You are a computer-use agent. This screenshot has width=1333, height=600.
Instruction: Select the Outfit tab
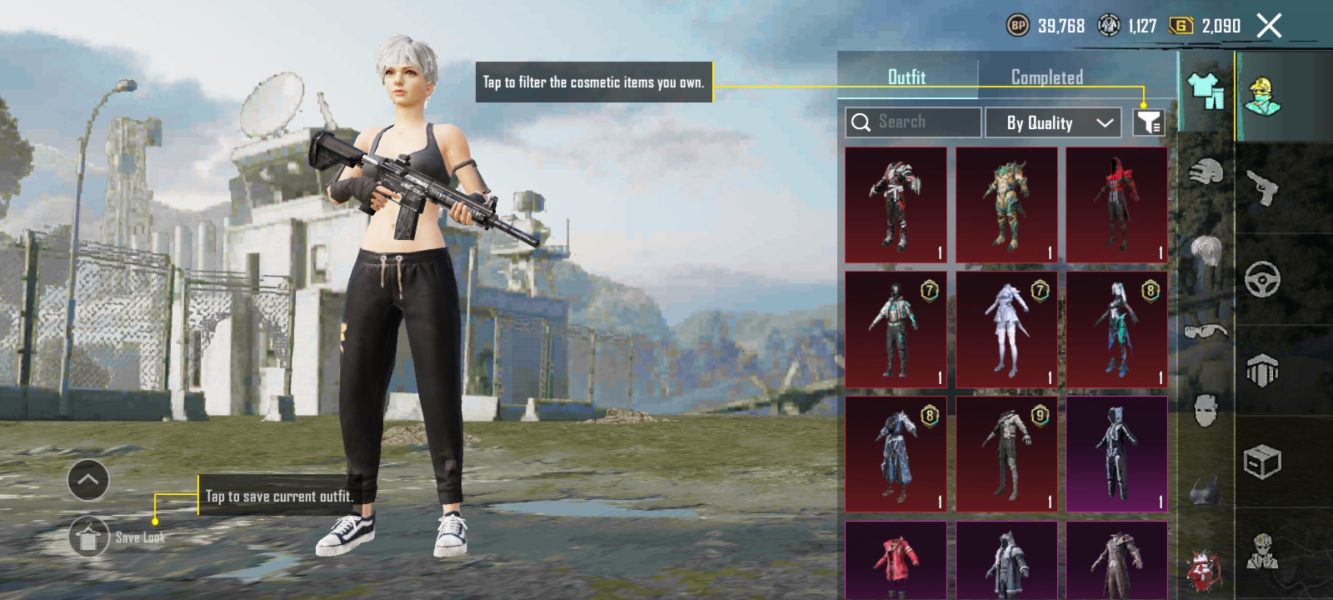(907, 77)
